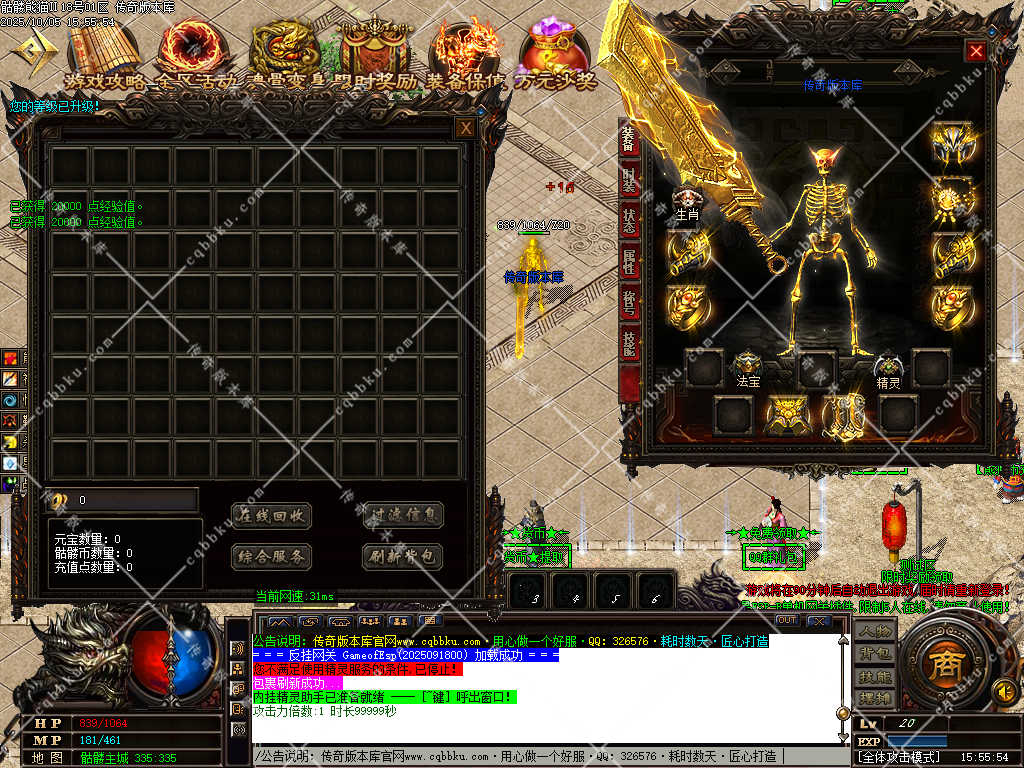The width and height of the screenshot is (1024, 768).
Task: Switch to the 技能 skills tab
Action: coord(629,342)
